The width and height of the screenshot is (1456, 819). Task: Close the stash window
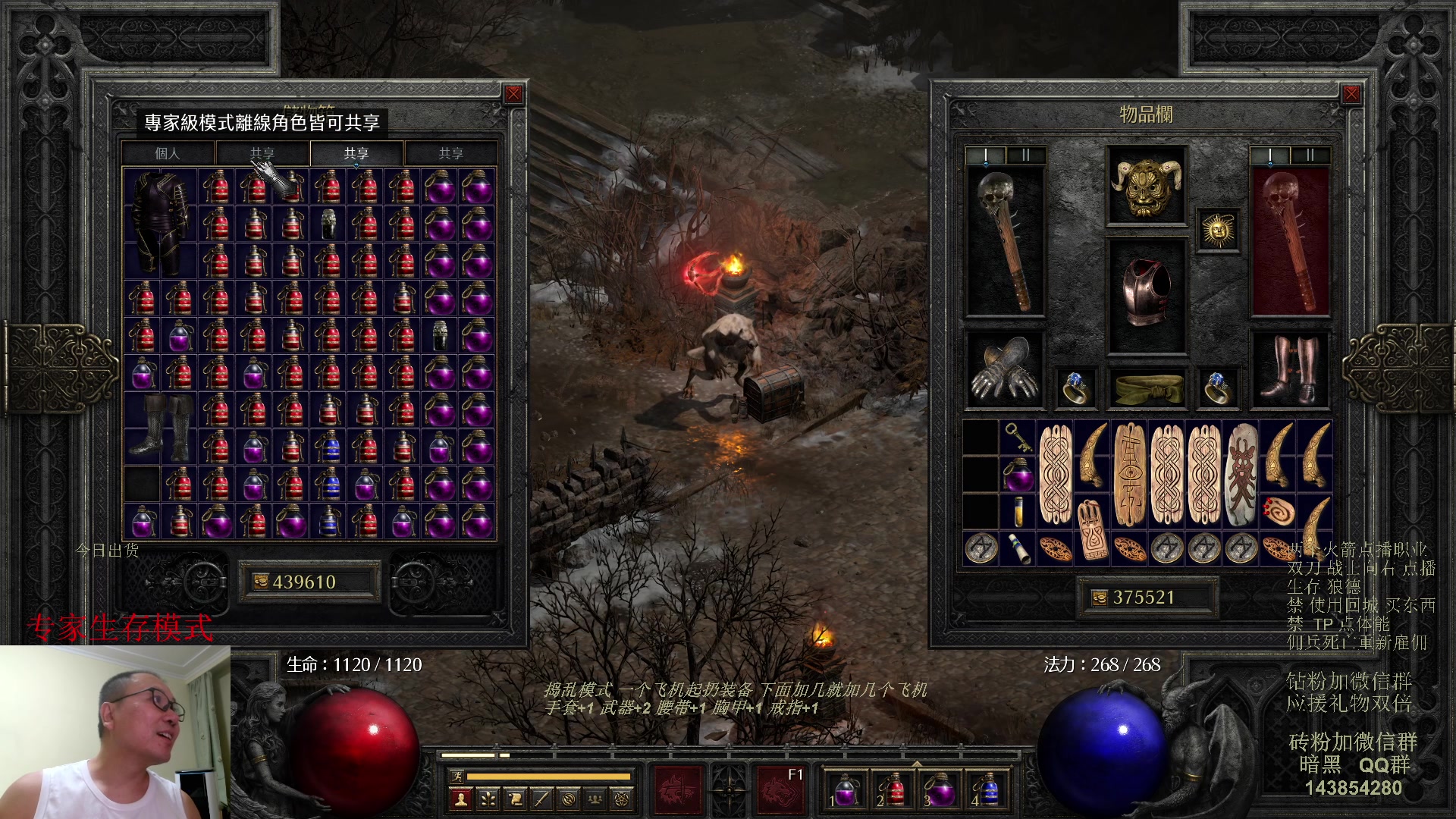[513, 94]
